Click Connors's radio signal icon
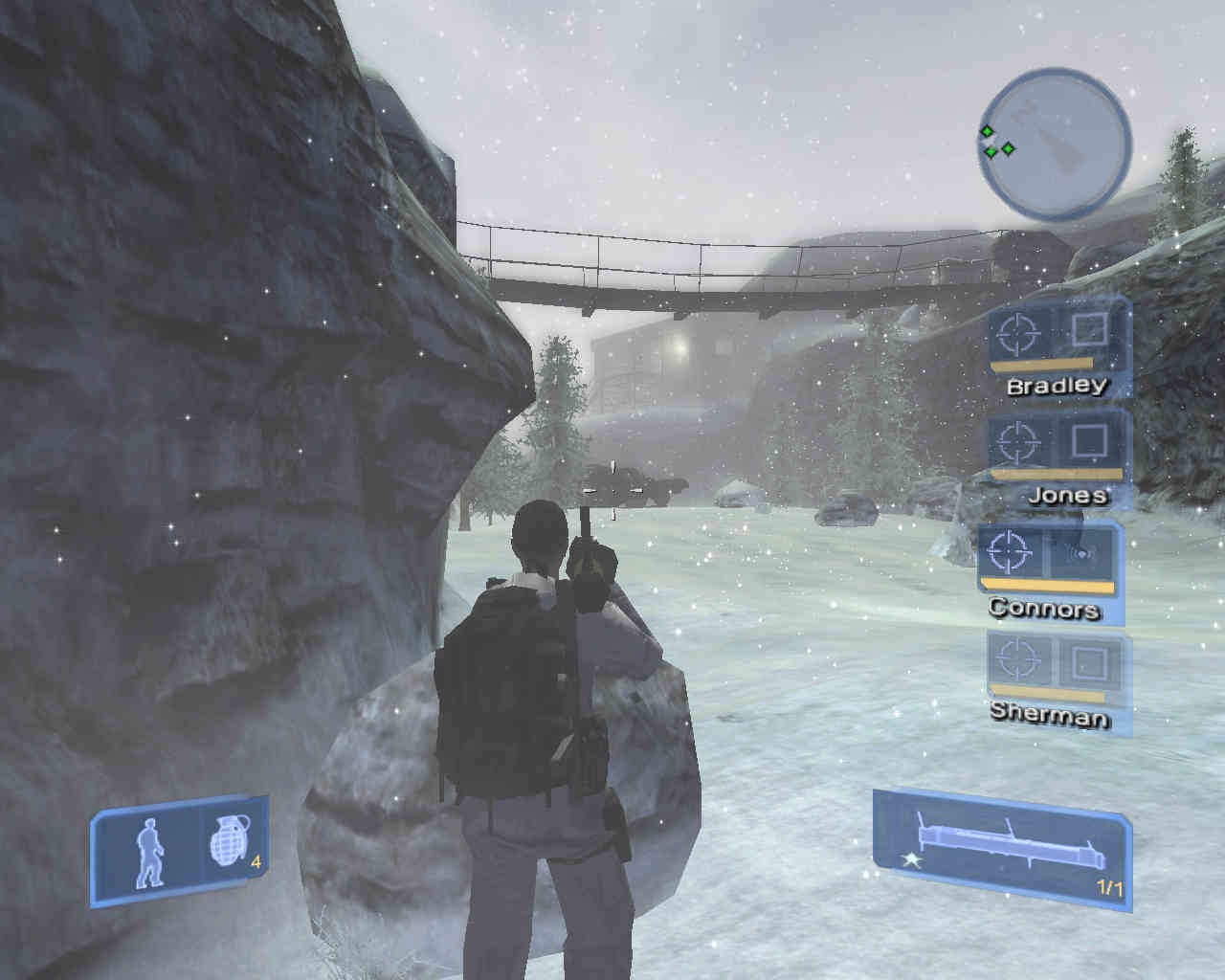This screenshot has width=1225, height=980. point(1082,553)
